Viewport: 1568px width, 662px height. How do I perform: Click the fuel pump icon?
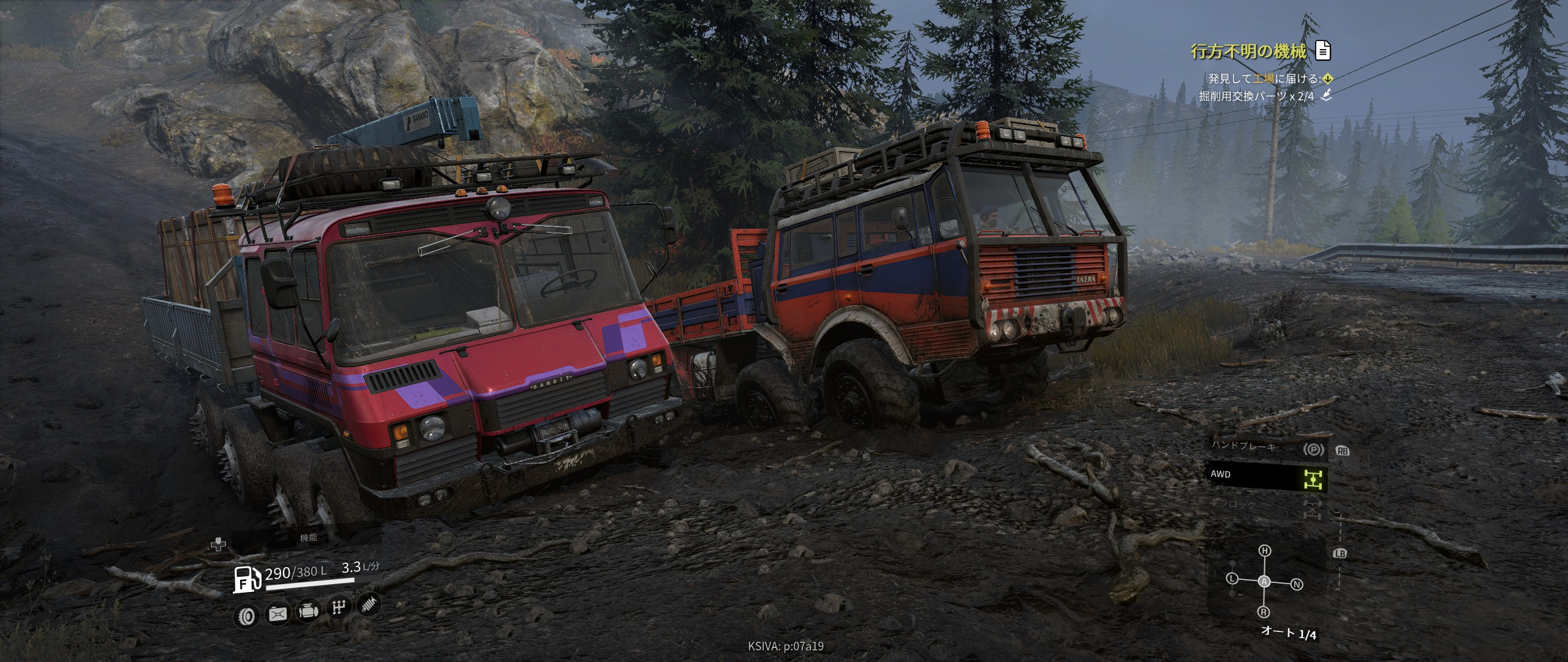[x=247, y=580]
